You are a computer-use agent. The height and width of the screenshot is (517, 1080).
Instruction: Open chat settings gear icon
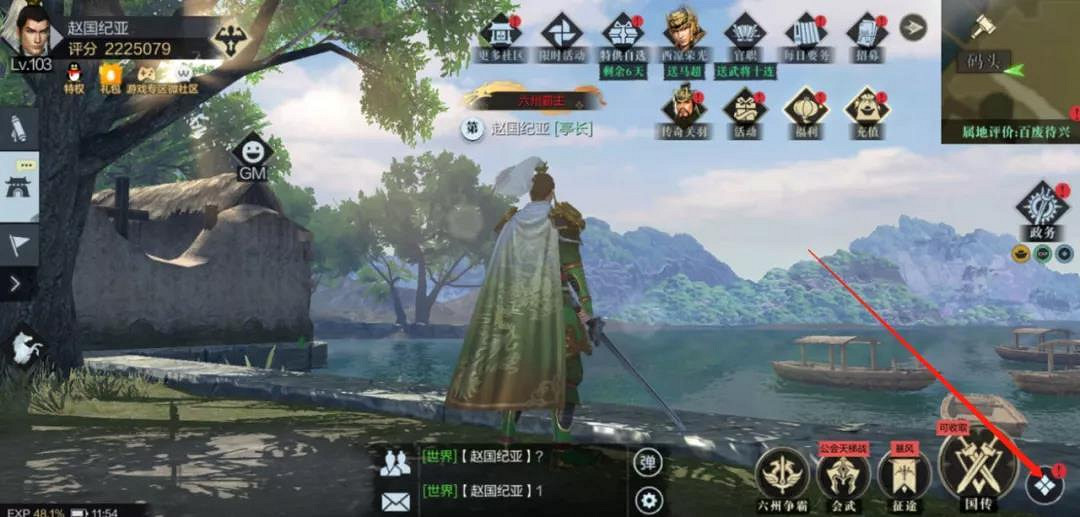[649, 499]
